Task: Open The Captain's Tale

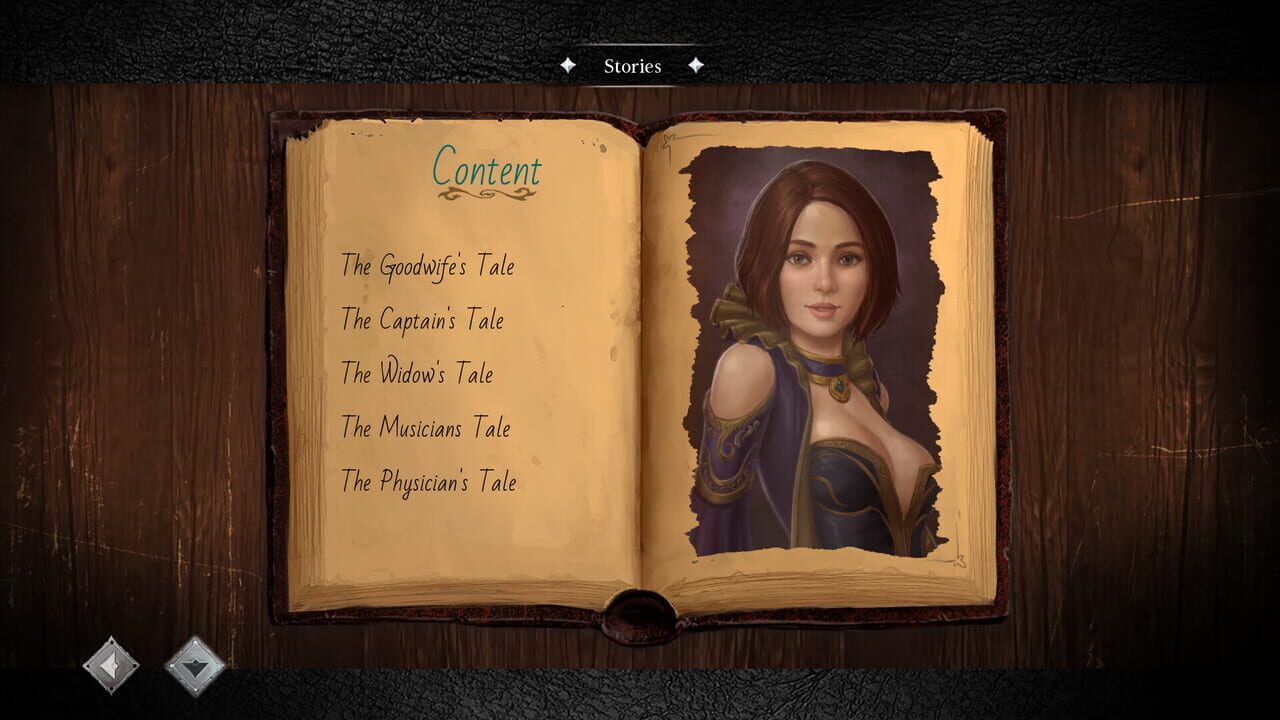Action: 422,320
